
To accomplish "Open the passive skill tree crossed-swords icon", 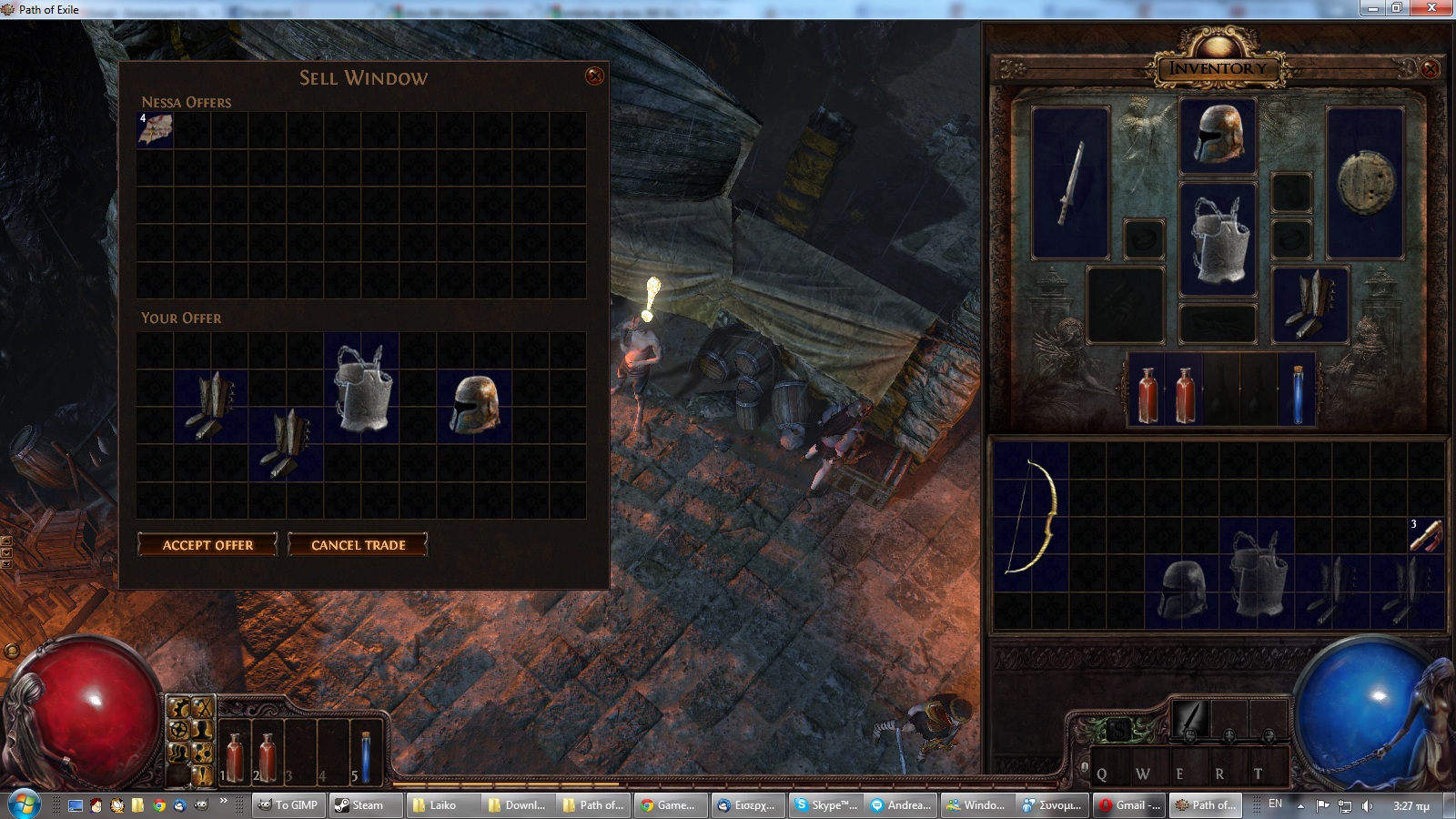I will [203, 707].
